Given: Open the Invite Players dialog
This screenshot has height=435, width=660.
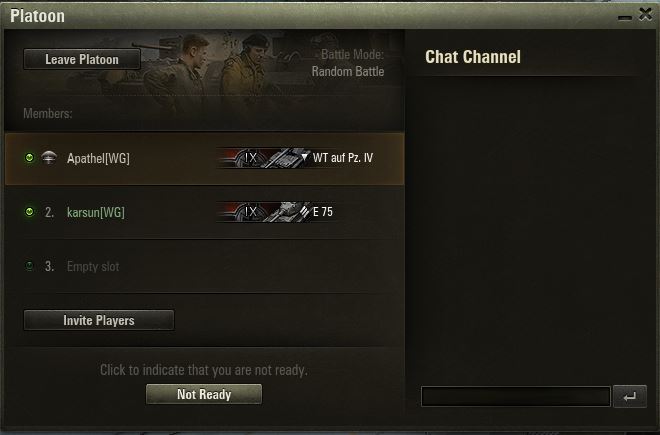Looking at the screenshot, I should pos(99,321).
